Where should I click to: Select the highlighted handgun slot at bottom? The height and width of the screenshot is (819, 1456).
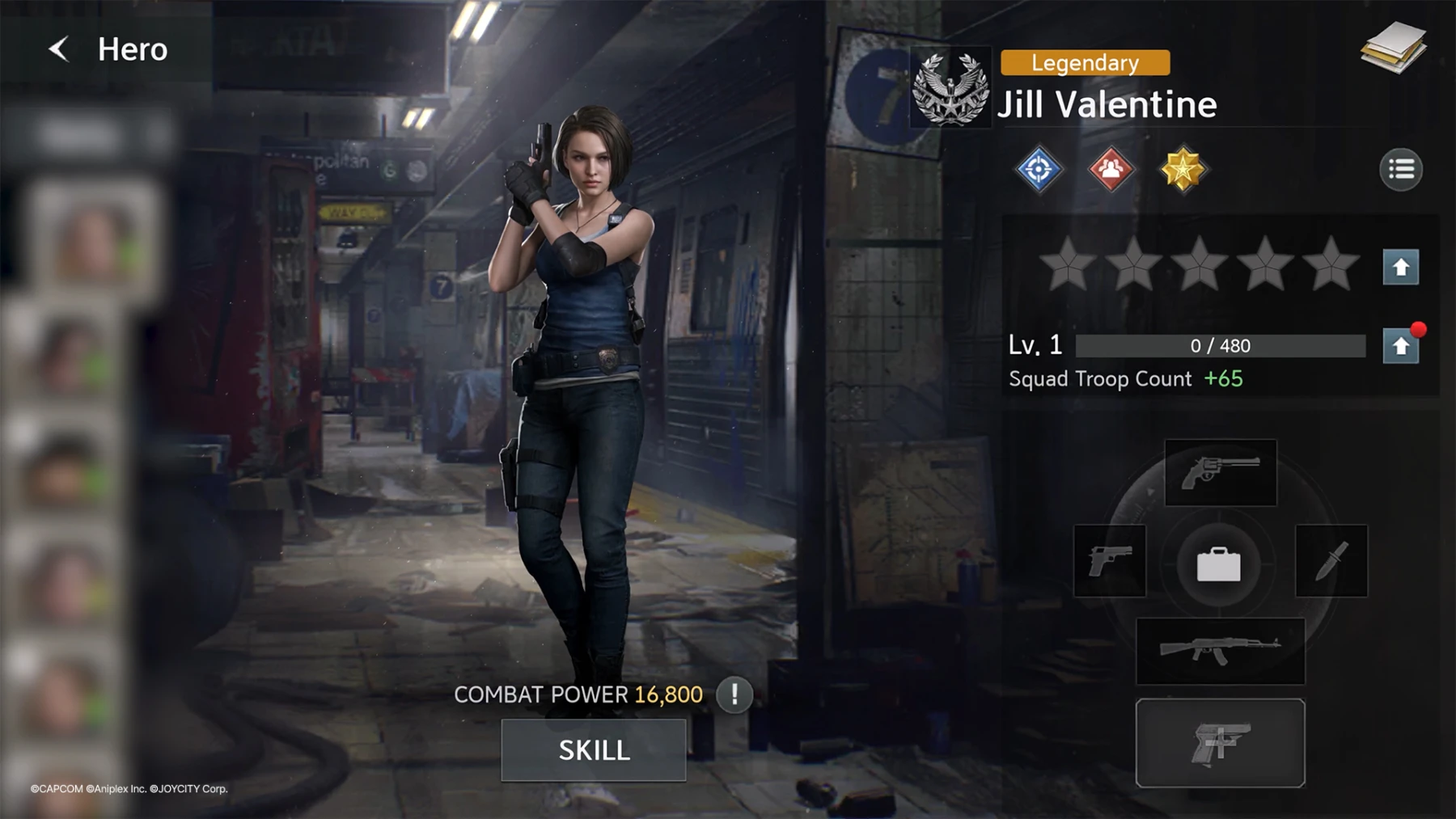pos(1220,742)
